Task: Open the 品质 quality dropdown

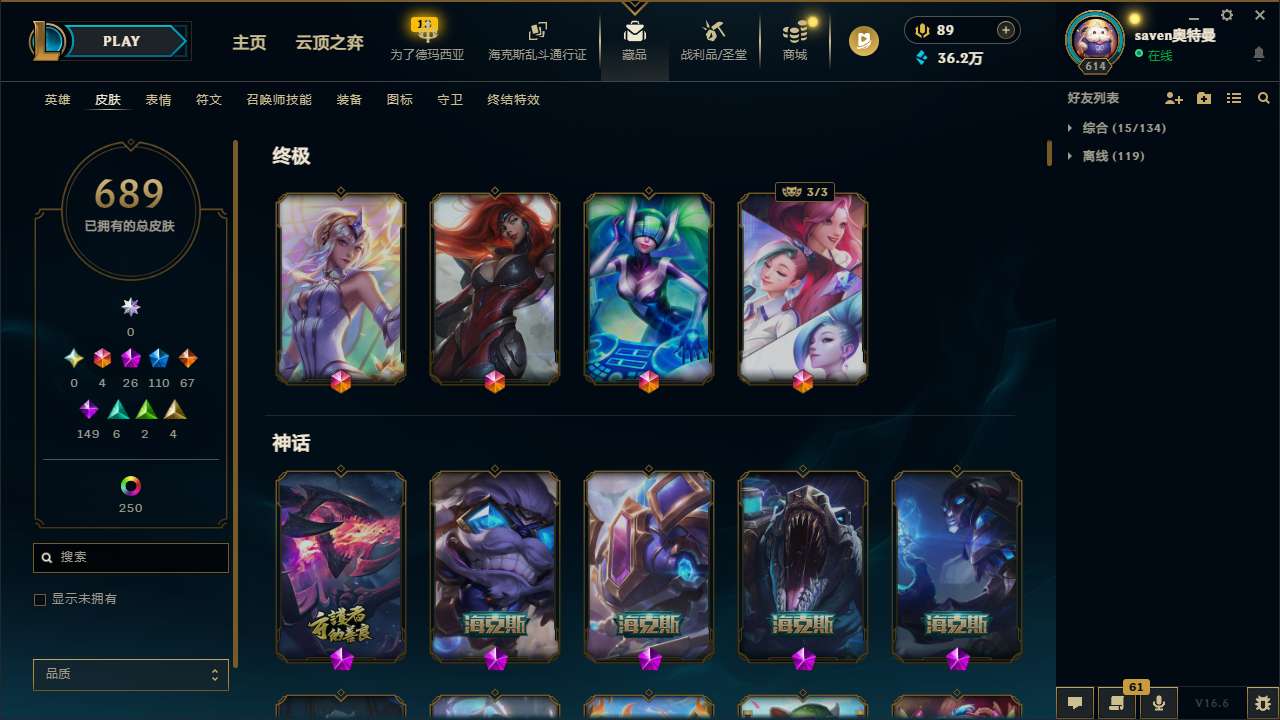Action: pos(130,674)
